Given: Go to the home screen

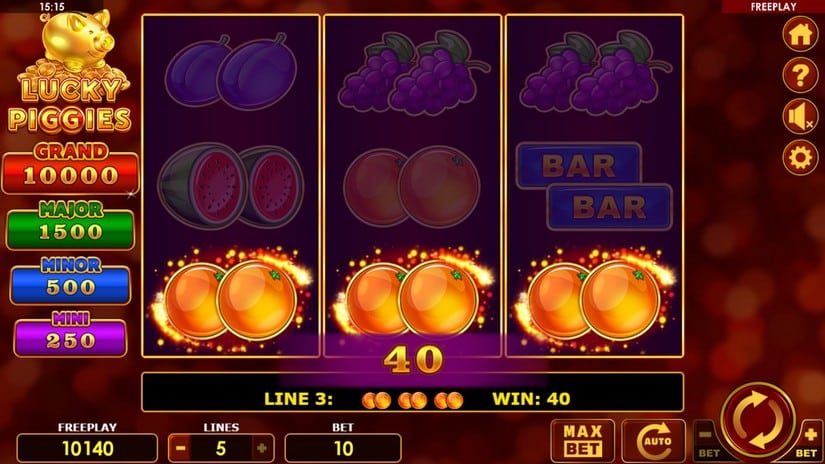Looking at the screenshot, I should tap(800, 33).
